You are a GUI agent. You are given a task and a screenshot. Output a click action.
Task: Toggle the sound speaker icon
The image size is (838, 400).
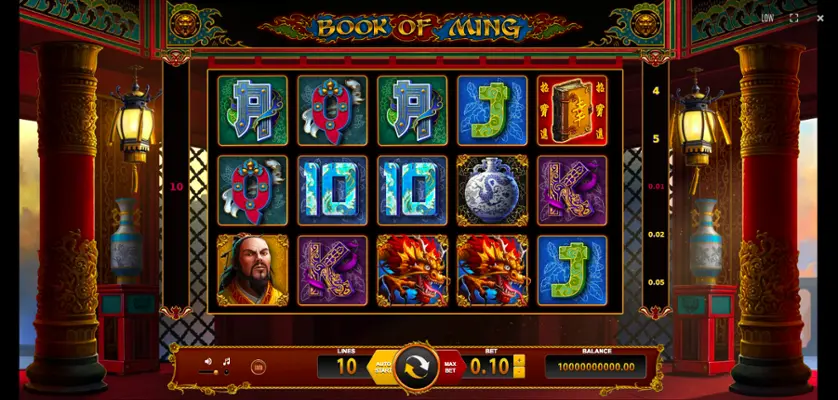point(209,362)
